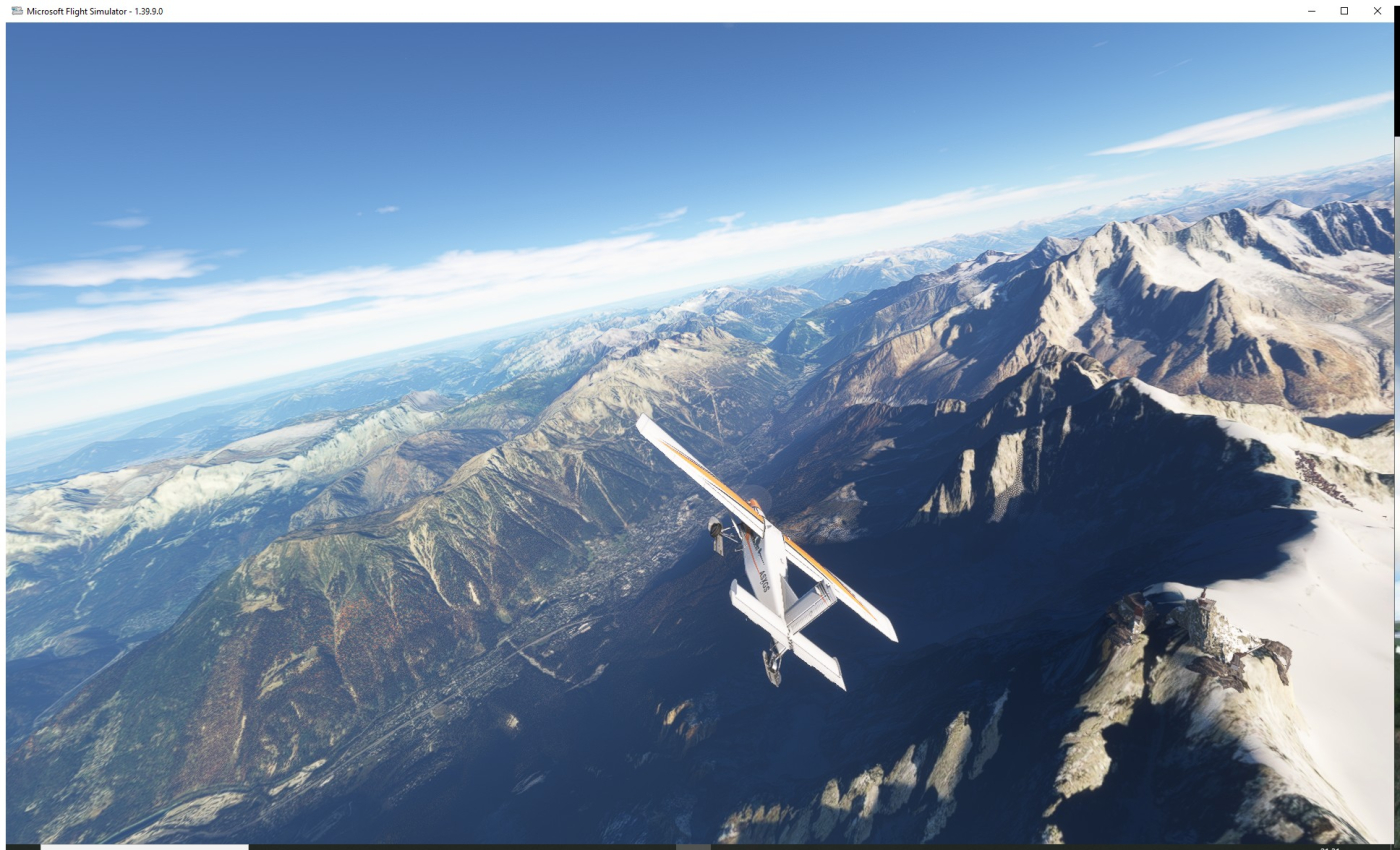Minimize the Microsoft Flight Simulator window
Viewport: 1400px width, 850px height.
click(x=1311, y=10)
